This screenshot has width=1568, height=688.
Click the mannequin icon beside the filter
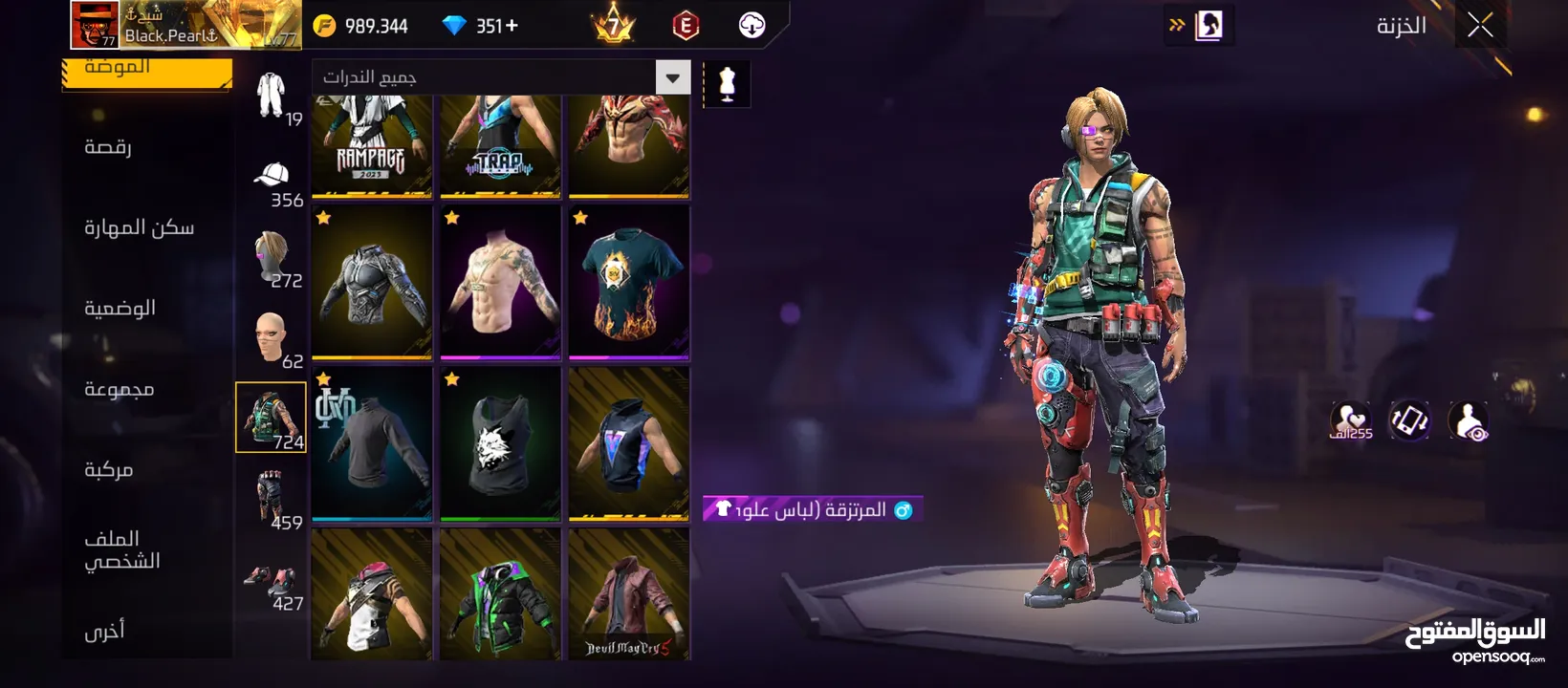click(x=727, y=84)
